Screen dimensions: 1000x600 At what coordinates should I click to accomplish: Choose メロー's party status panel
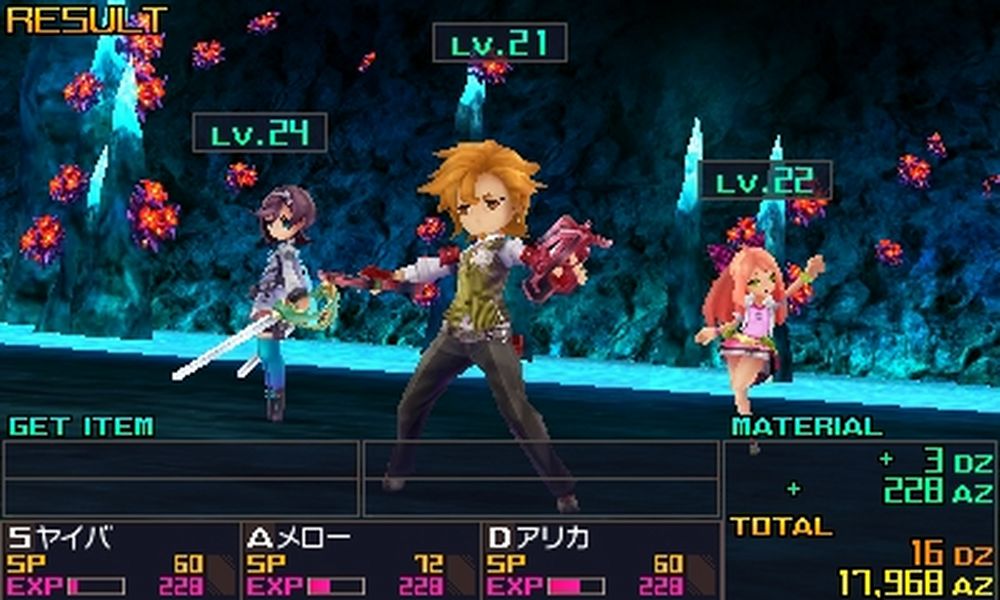point(360,561)
